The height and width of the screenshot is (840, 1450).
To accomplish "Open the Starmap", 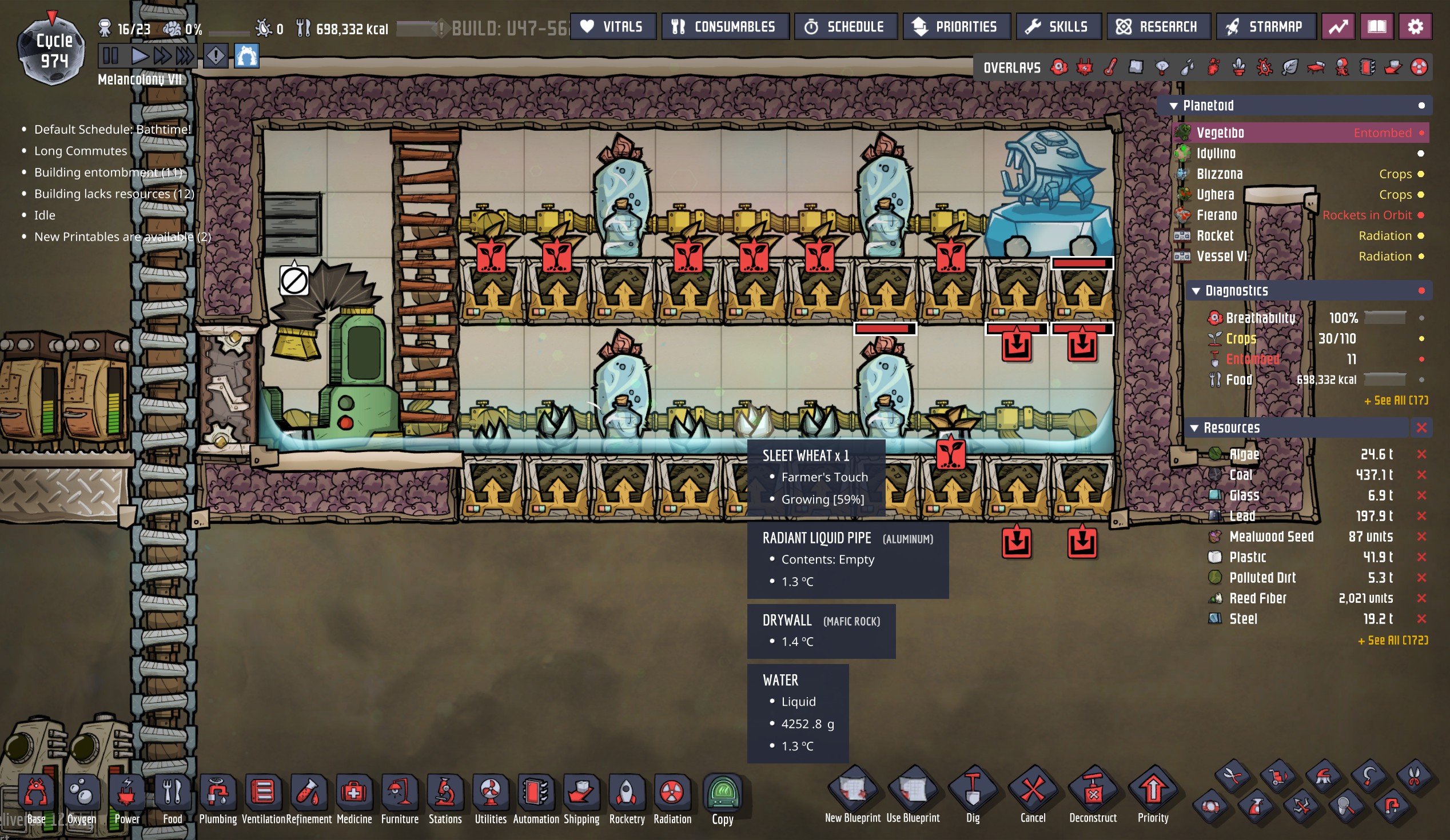I will 1265,26.
